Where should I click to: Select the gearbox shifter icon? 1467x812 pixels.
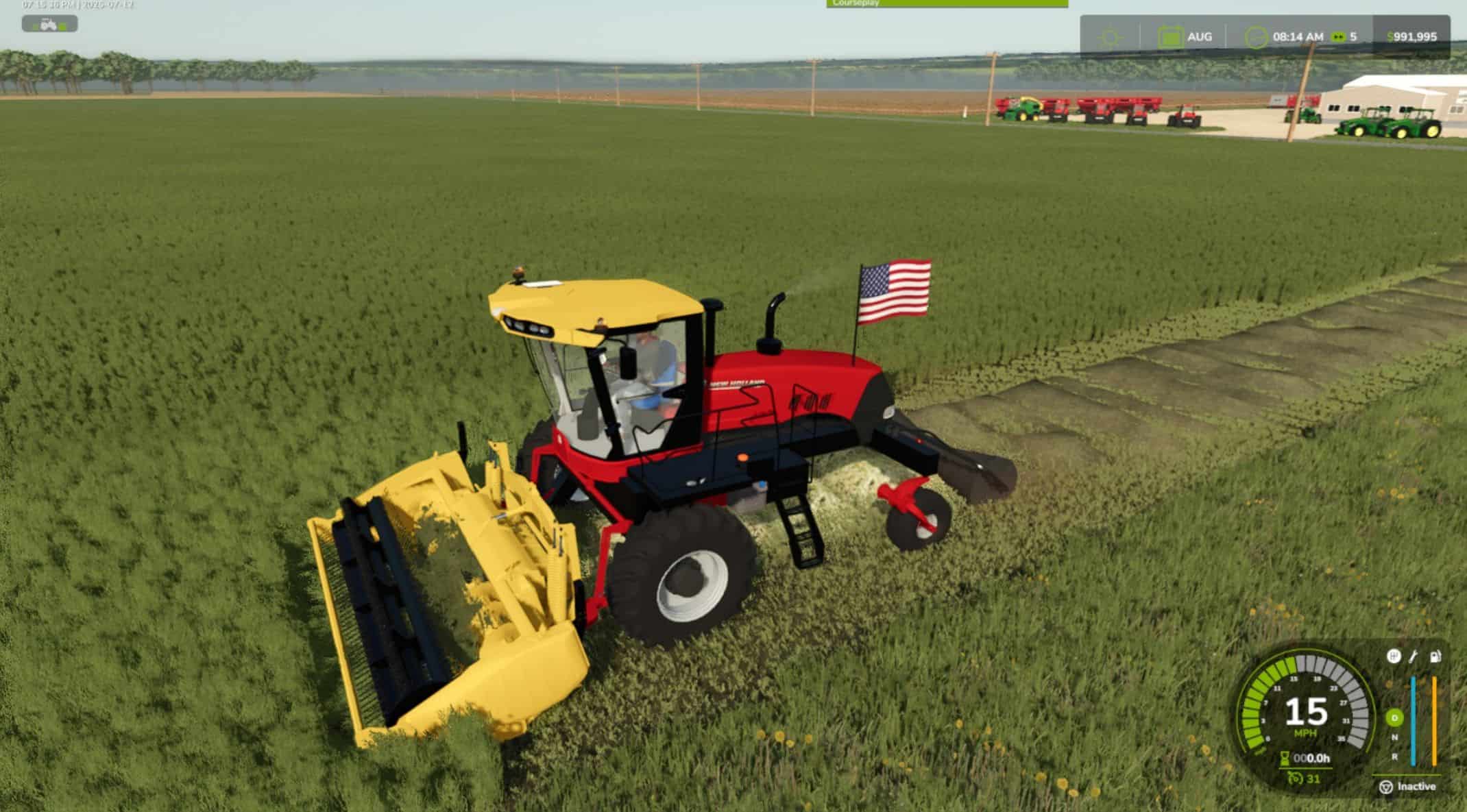(1394, 656)
